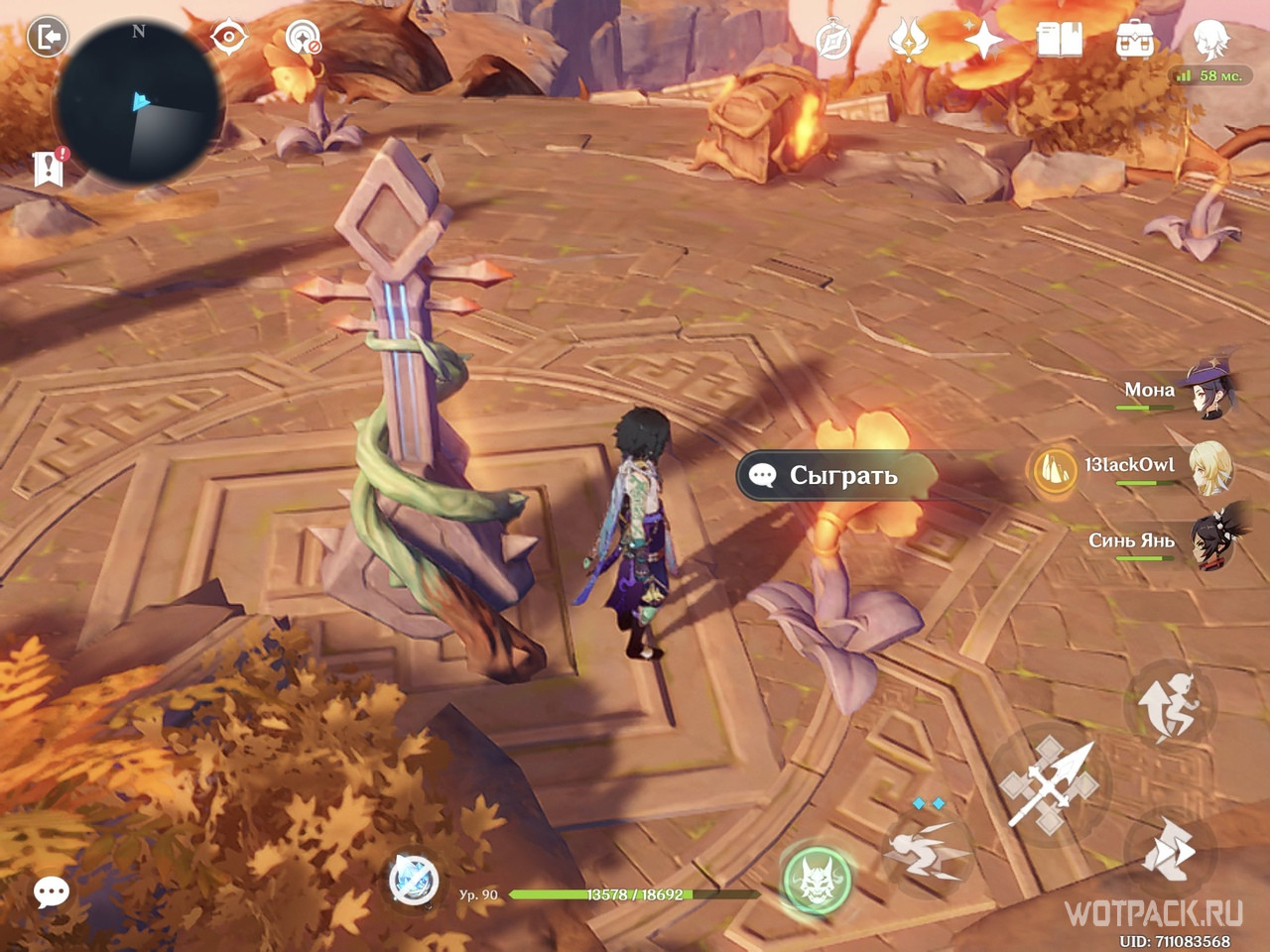Tap the spear normal attack button

point(1052,783)
